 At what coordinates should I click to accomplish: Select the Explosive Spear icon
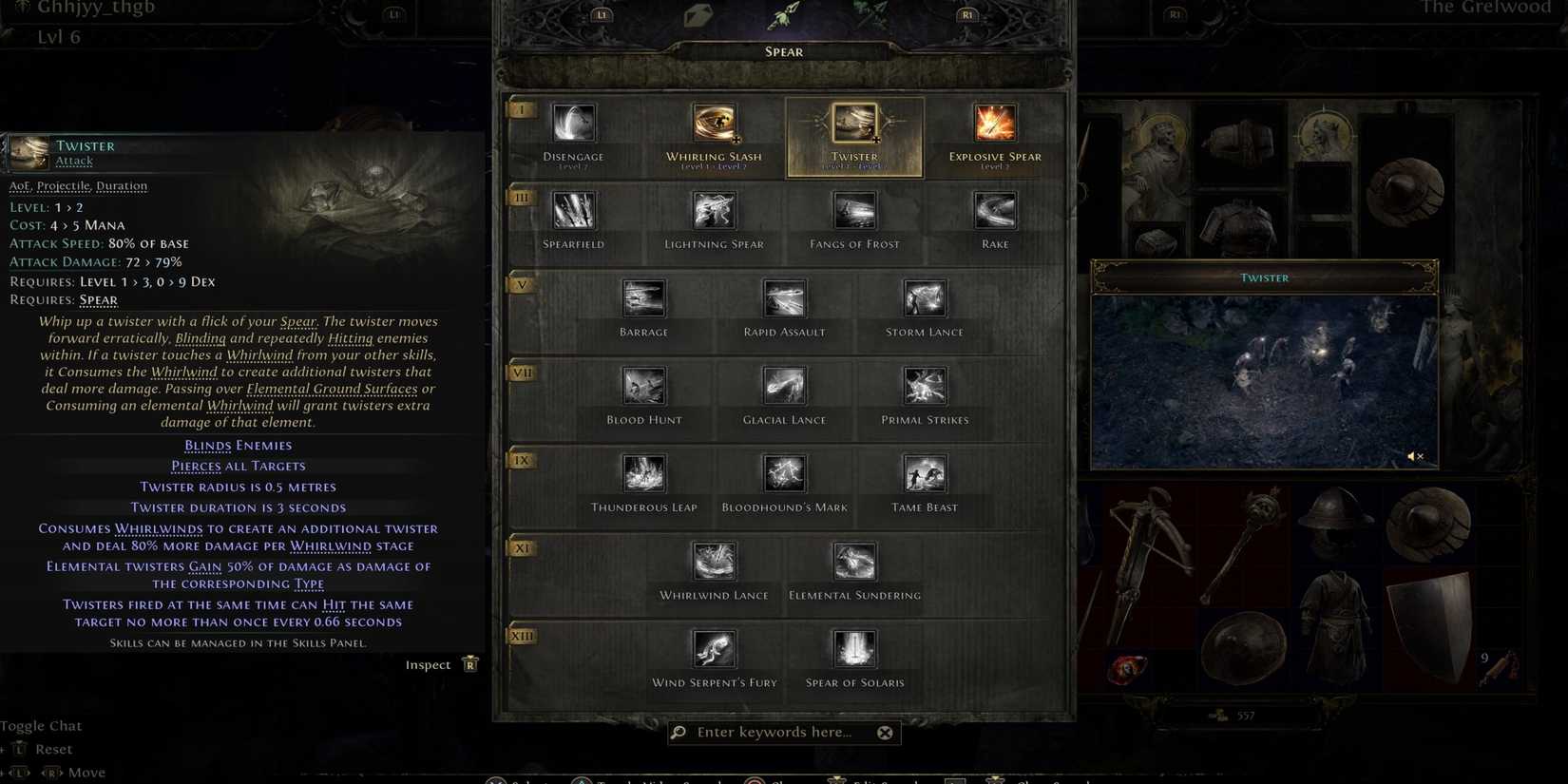(x=994, y=122)
